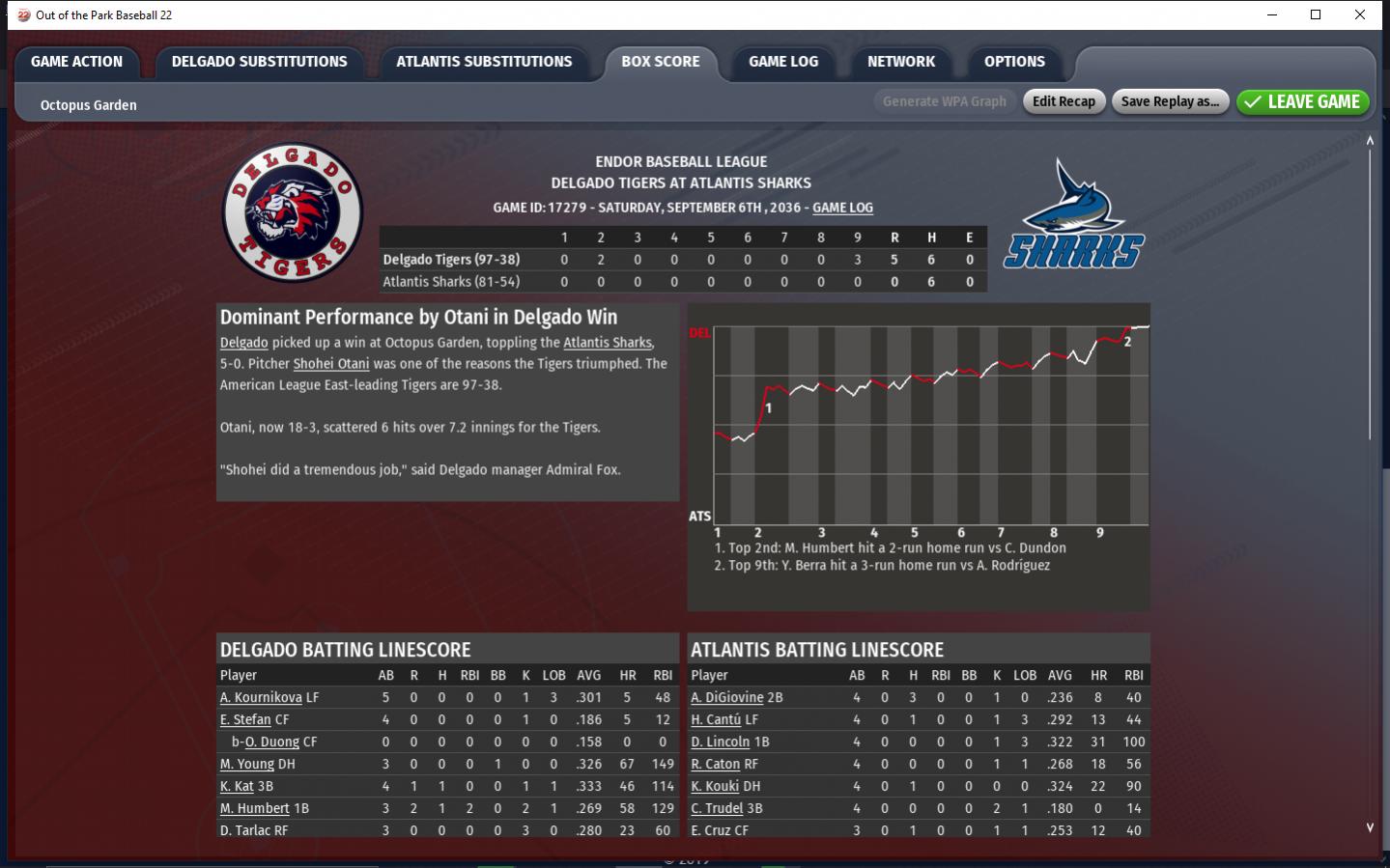Switch to the Network tab
Screen dimensions: 1390x868
(901, 62)
